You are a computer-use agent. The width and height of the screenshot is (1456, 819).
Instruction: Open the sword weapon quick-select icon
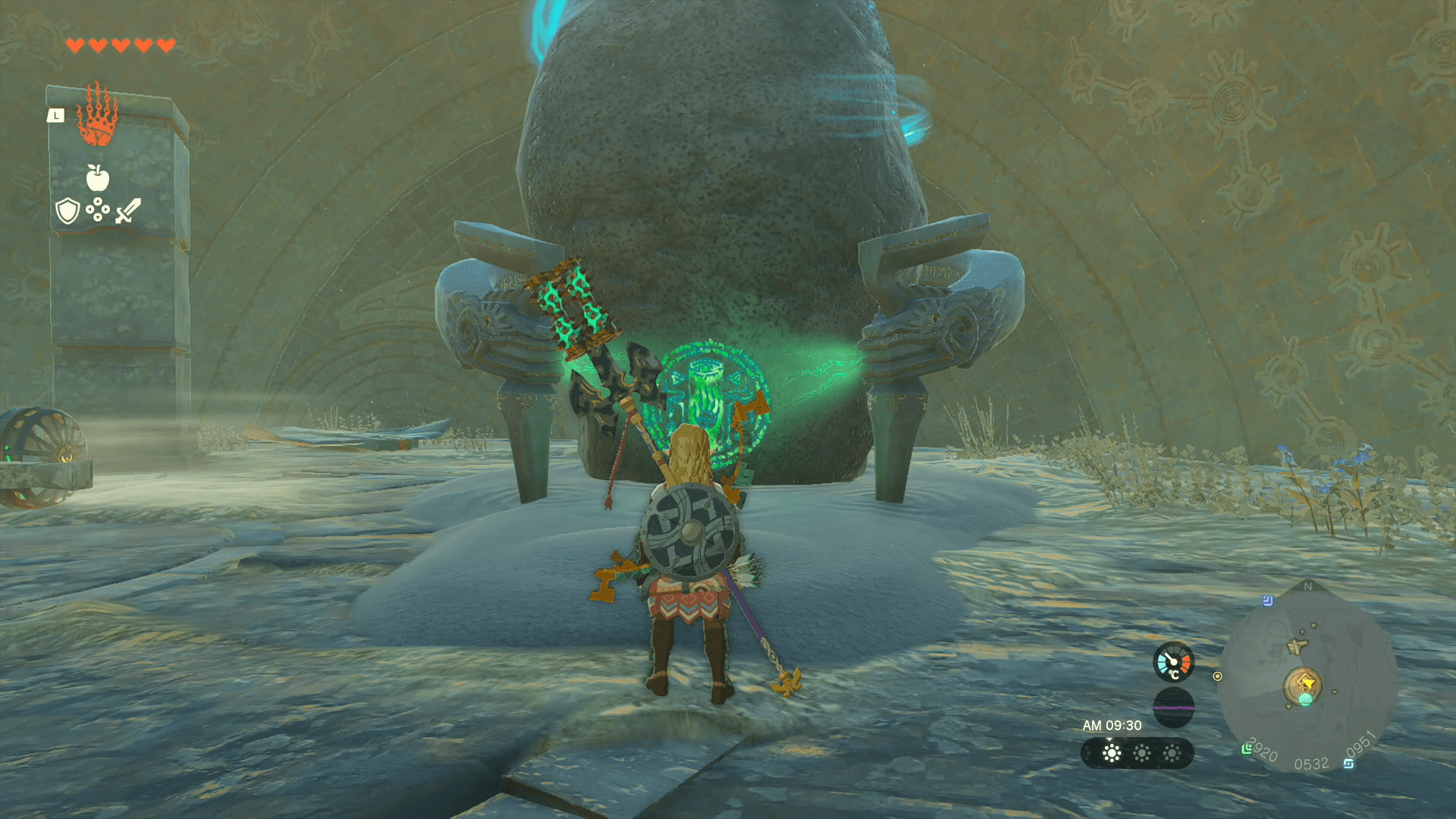(128, 210)
